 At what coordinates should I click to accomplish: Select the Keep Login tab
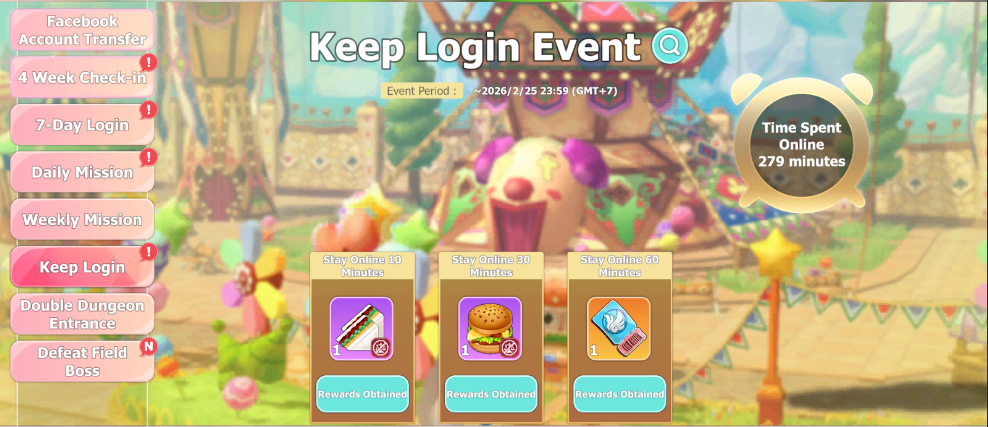82,267
